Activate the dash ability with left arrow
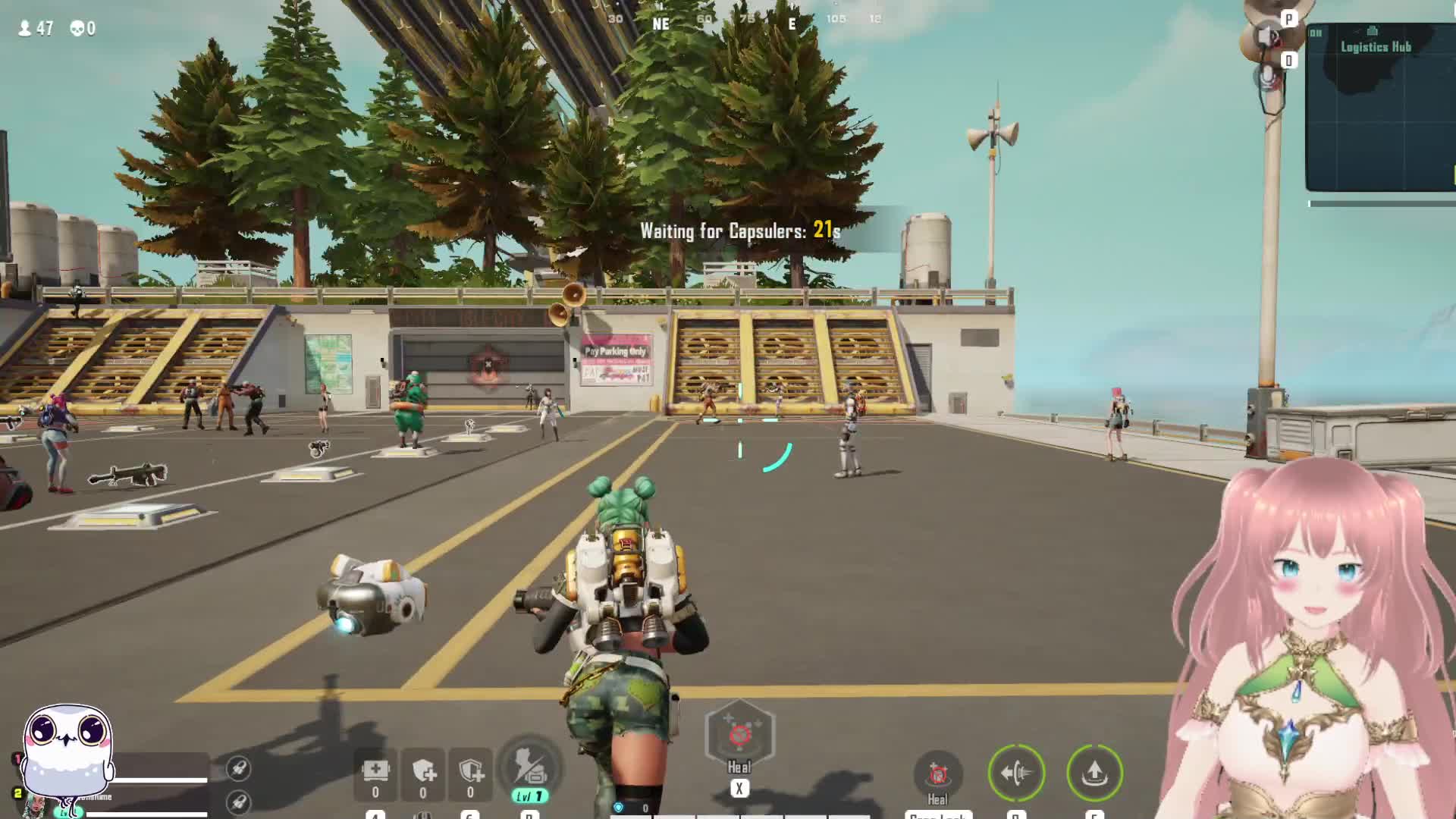The width and height of the screenshot is (1456, 819). point(1017,773)
